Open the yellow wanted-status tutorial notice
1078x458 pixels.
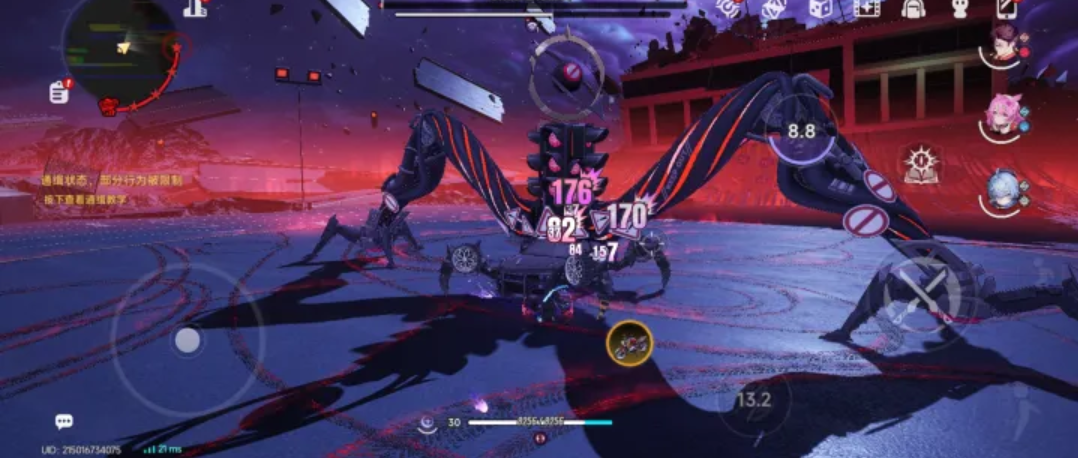click(98, 190)
